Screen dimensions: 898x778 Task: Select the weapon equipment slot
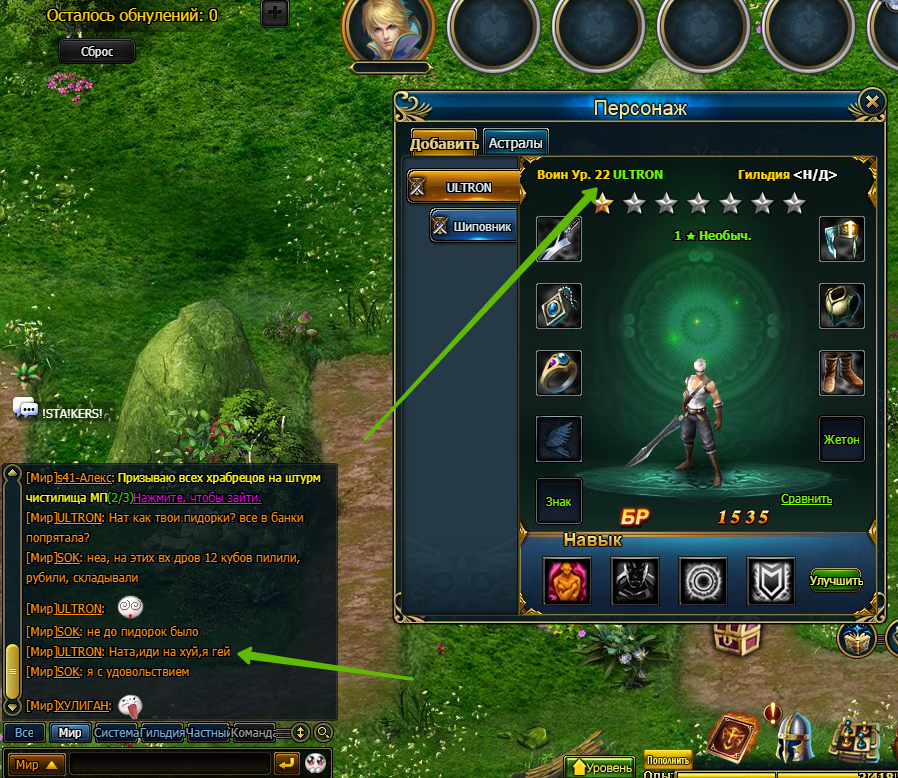click(559, 239)
